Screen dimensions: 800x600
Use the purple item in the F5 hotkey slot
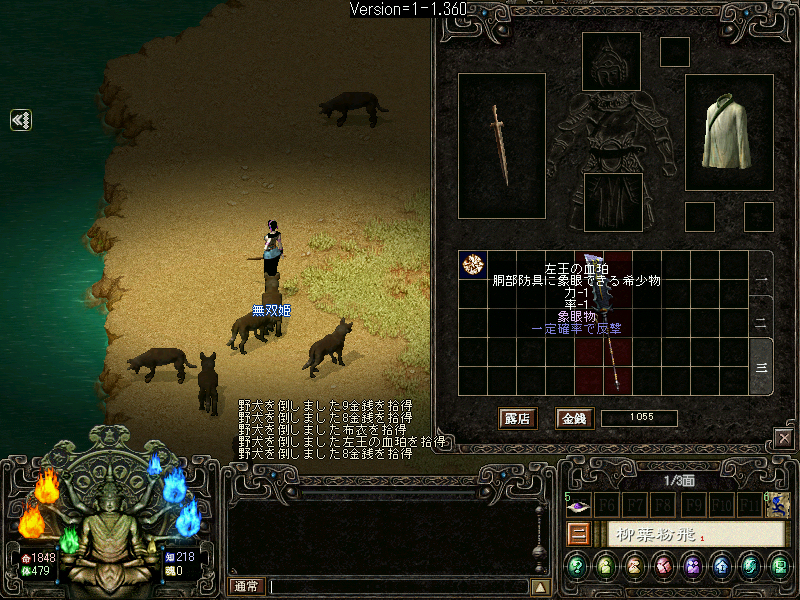(x=580, y=507)
